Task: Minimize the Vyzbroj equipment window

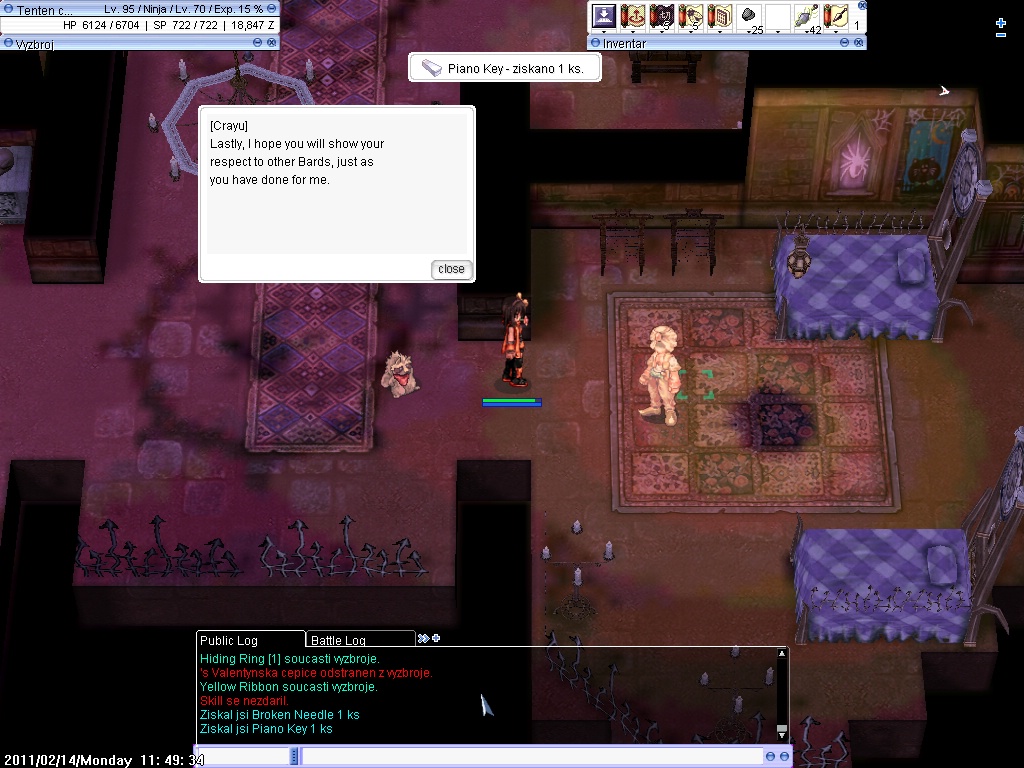Action: pos(258,43)
